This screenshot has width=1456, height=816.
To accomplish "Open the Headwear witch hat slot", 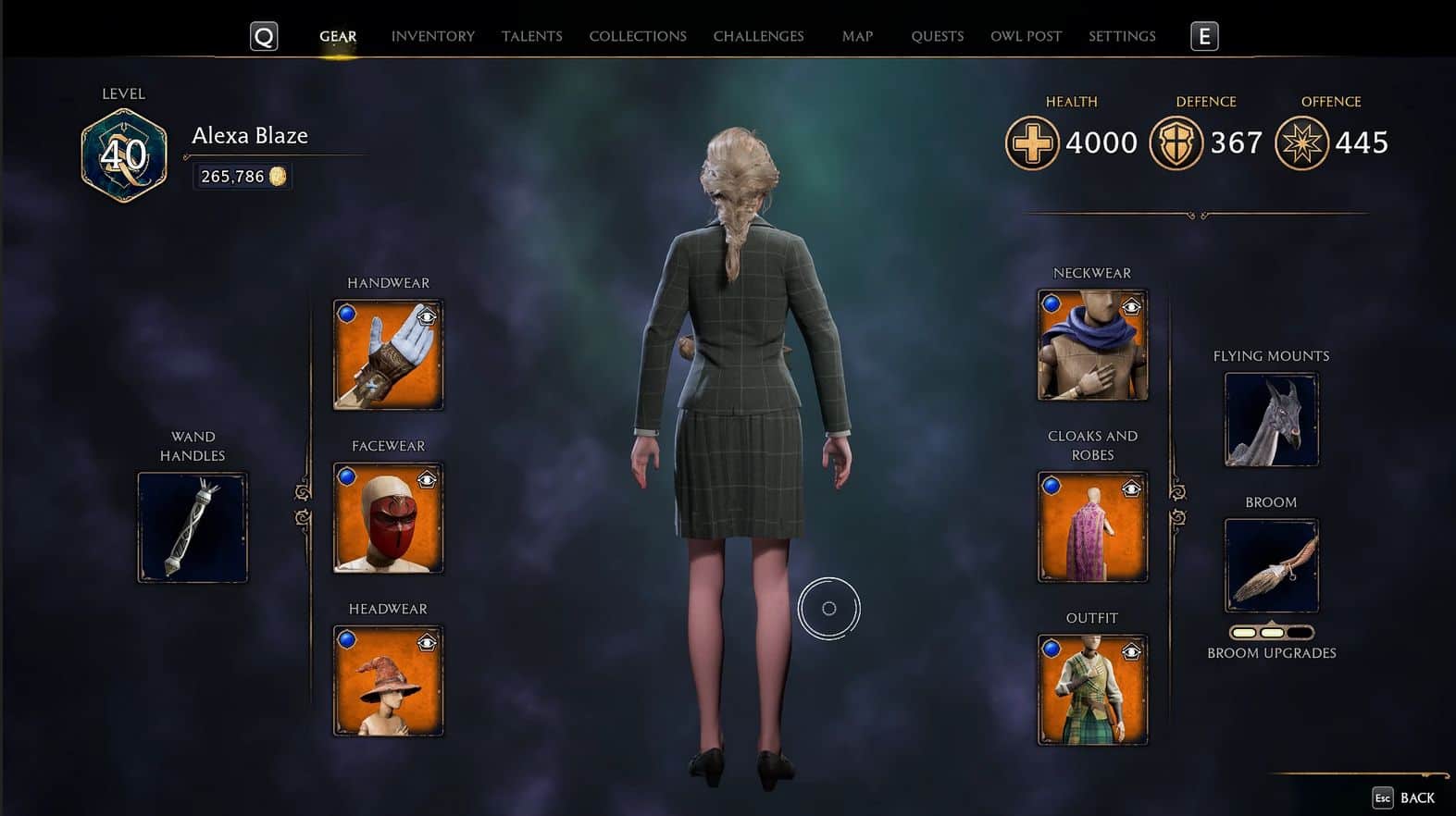I will pyautogui.click(x=388, y=682).
